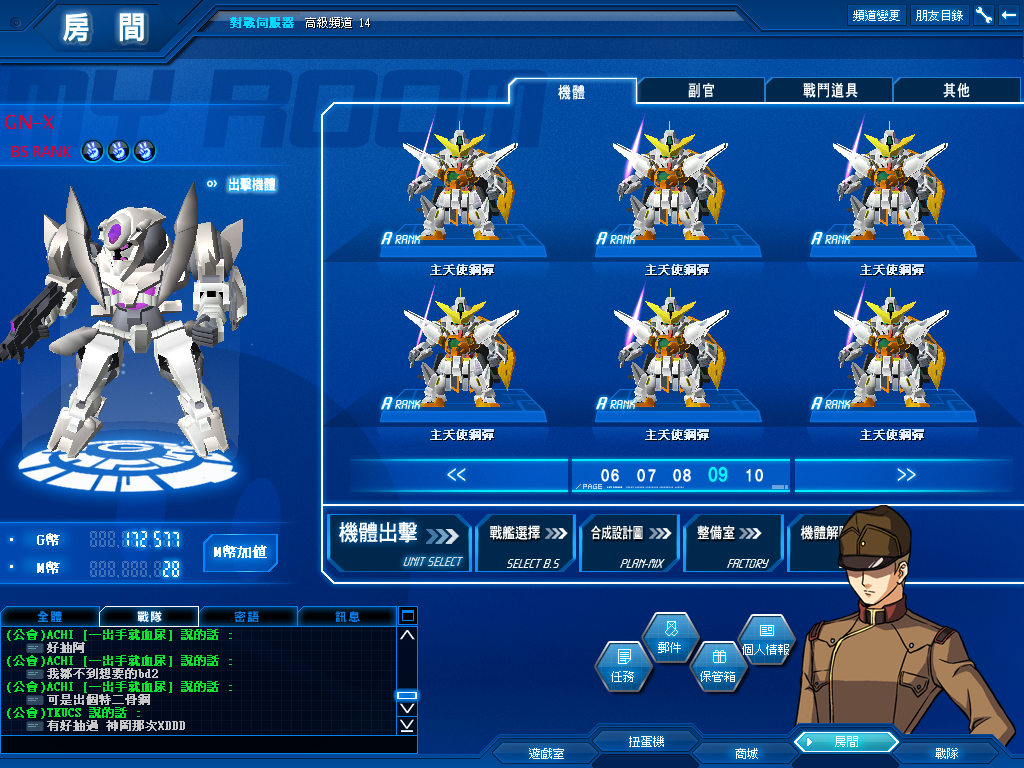This screenshot has height=768, width=1024.
Task: Open the 其他 tab
Action: (x=956, y=90)
